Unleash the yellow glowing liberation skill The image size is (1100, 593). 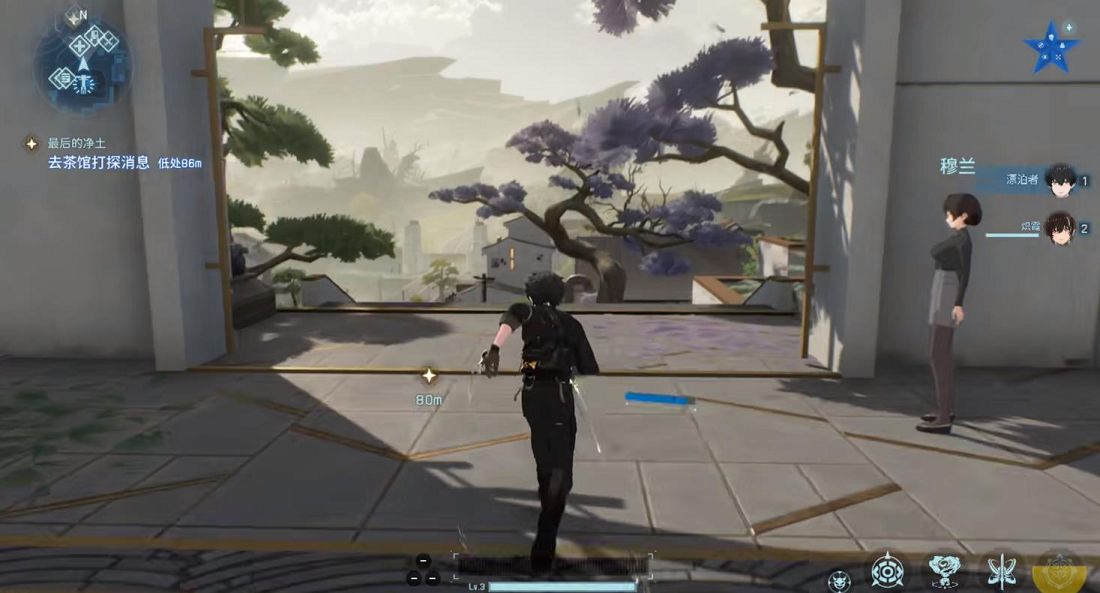pyautogui.click(x=1060, y=572)
